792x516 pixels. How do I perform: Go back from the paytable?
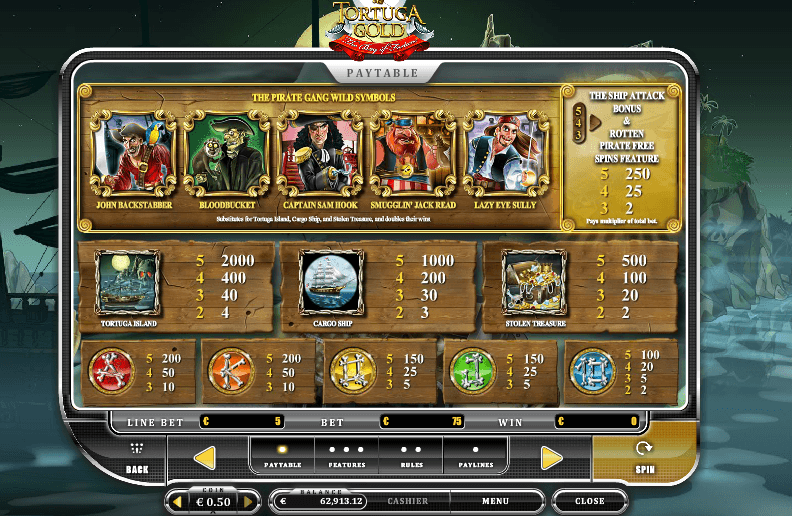click(x=137, y=458)
